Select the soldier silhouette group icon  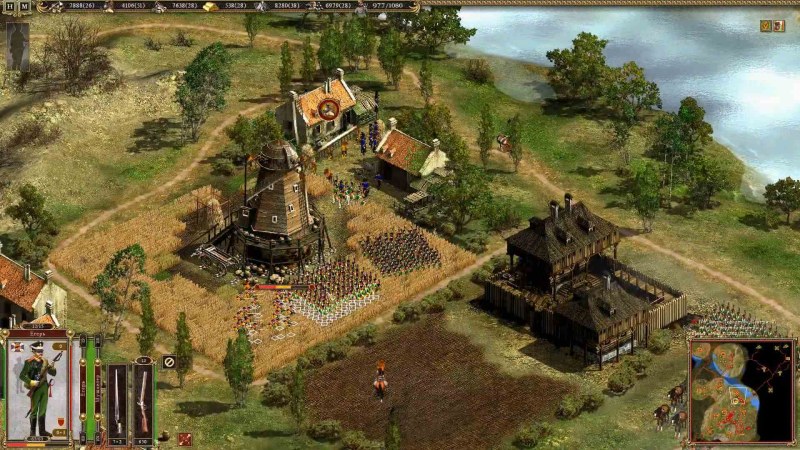[x=17, y=43]
